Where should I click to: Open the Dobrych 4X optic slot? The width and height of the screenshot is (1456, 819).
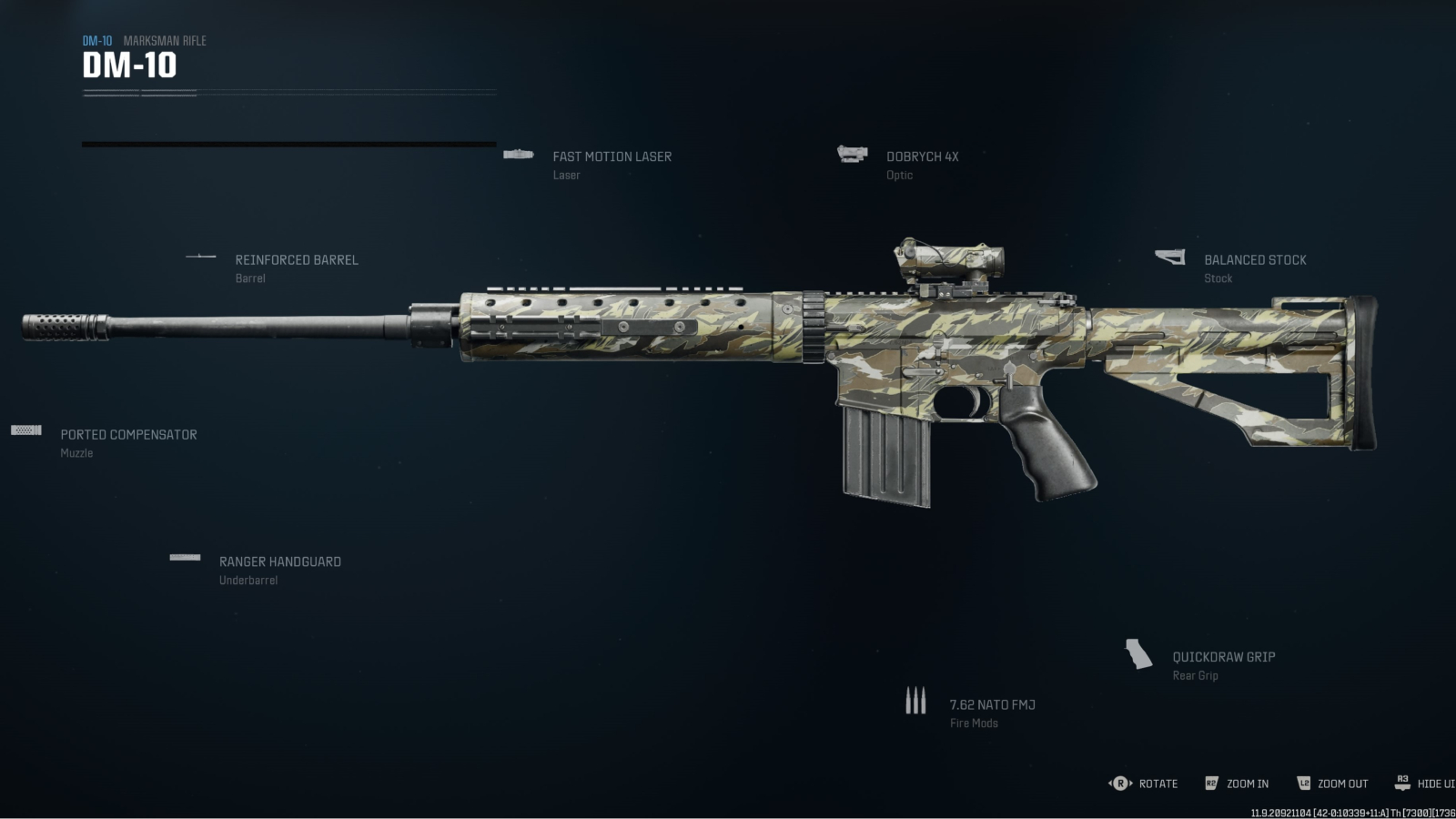pos(922,157)
